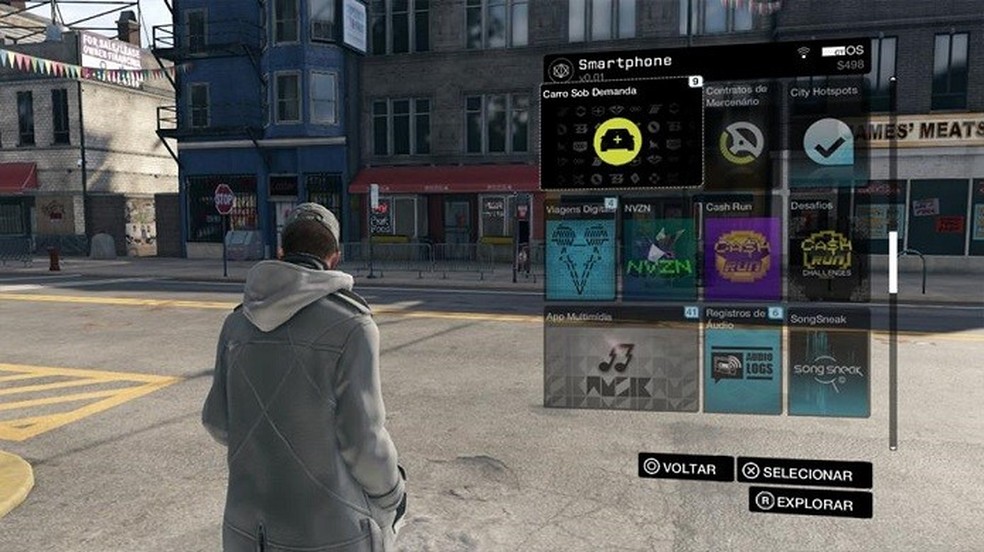The height and width of the screenshot is (552, 984).
Task: Launch the Viagens Digitais app
Action: point(580,257)
